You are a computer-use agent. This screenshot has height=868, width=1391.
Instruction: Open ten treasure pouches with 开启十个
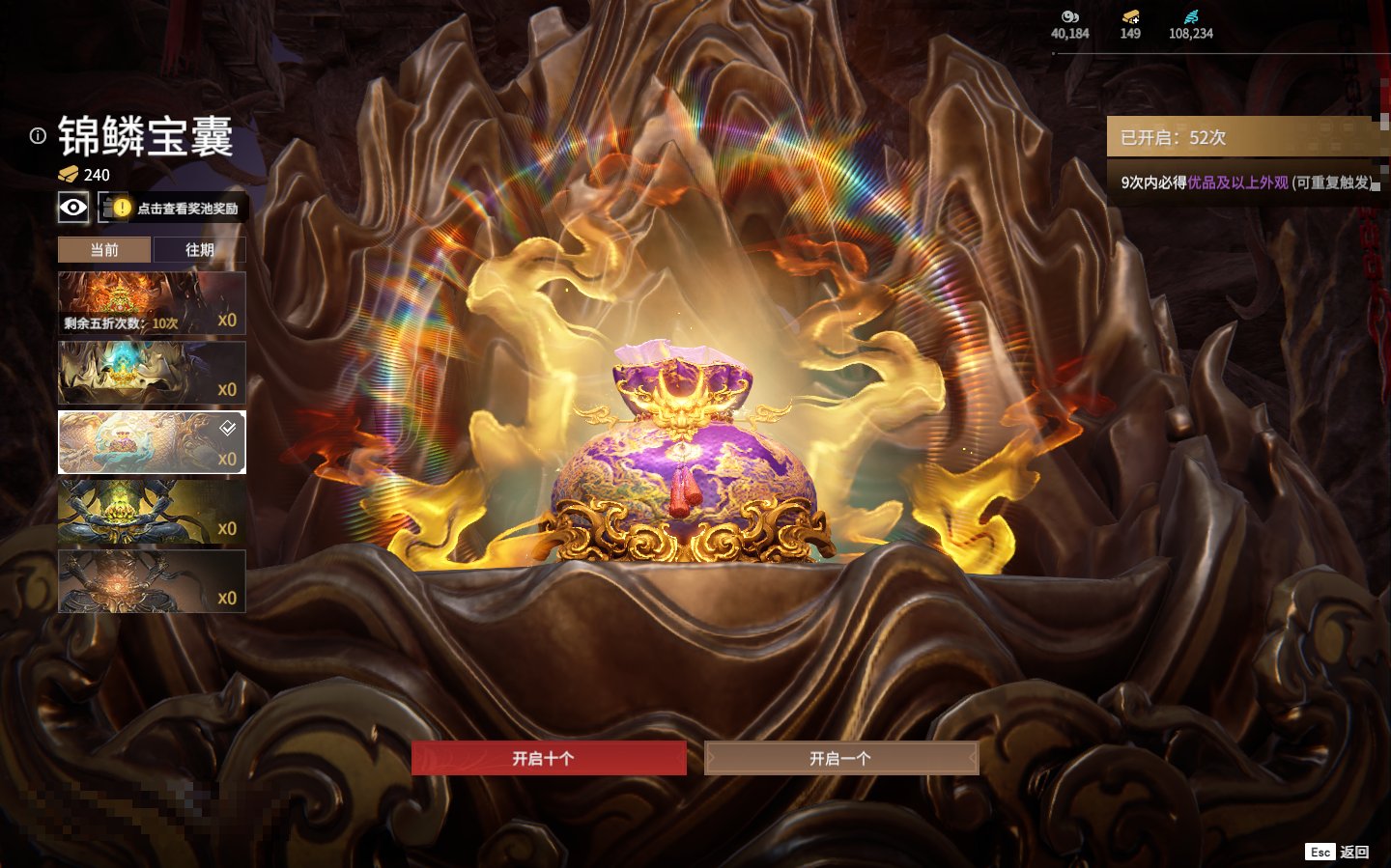(549, 758)
